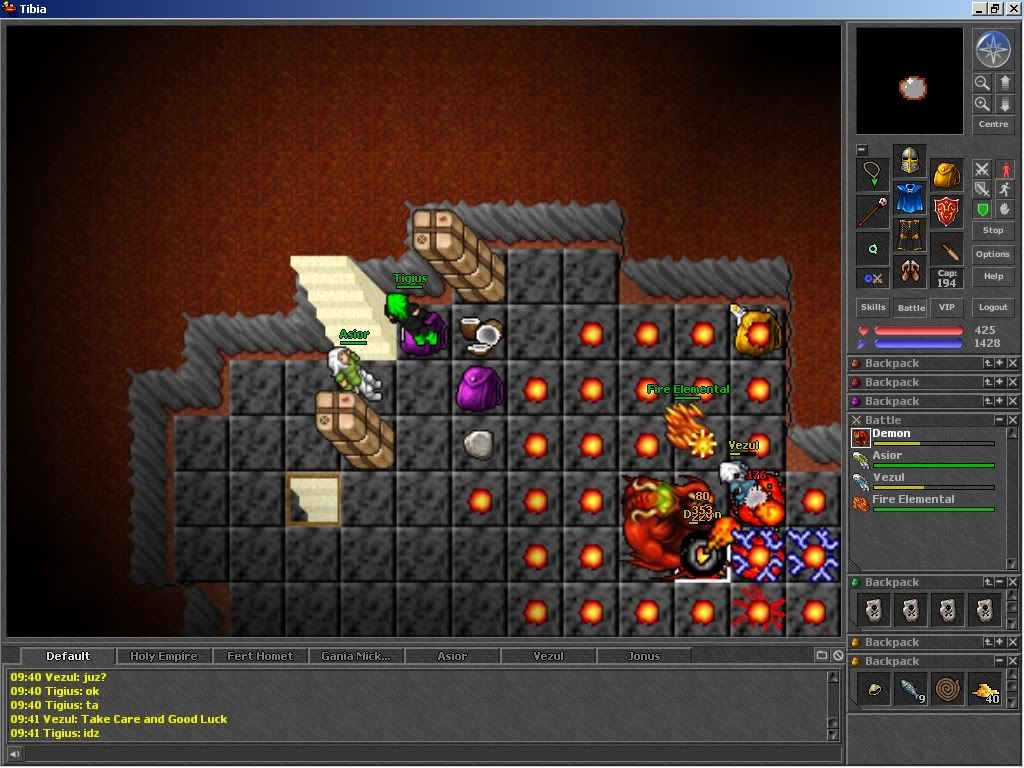Click the Help button
Screen dimensions: 1024x768
tap(992, 276)
